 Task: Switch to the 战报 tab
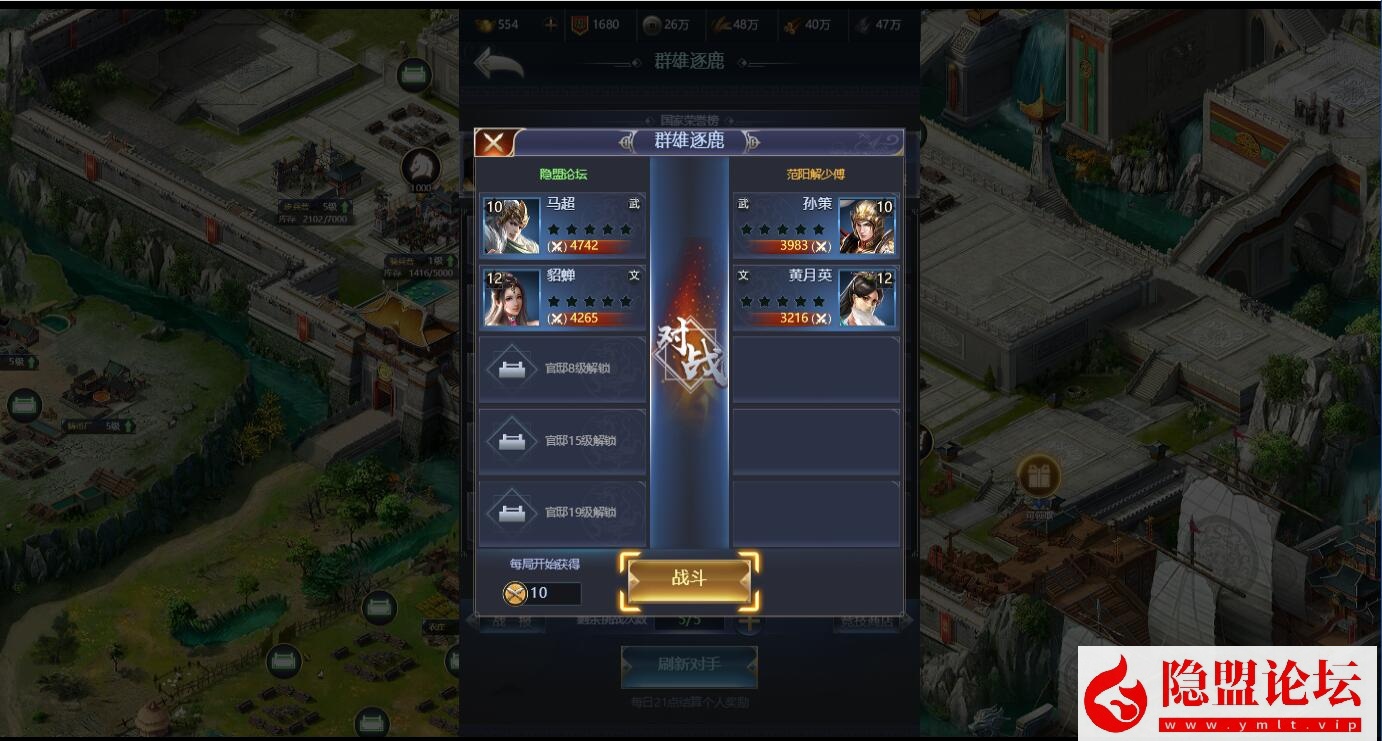(512, 621)
